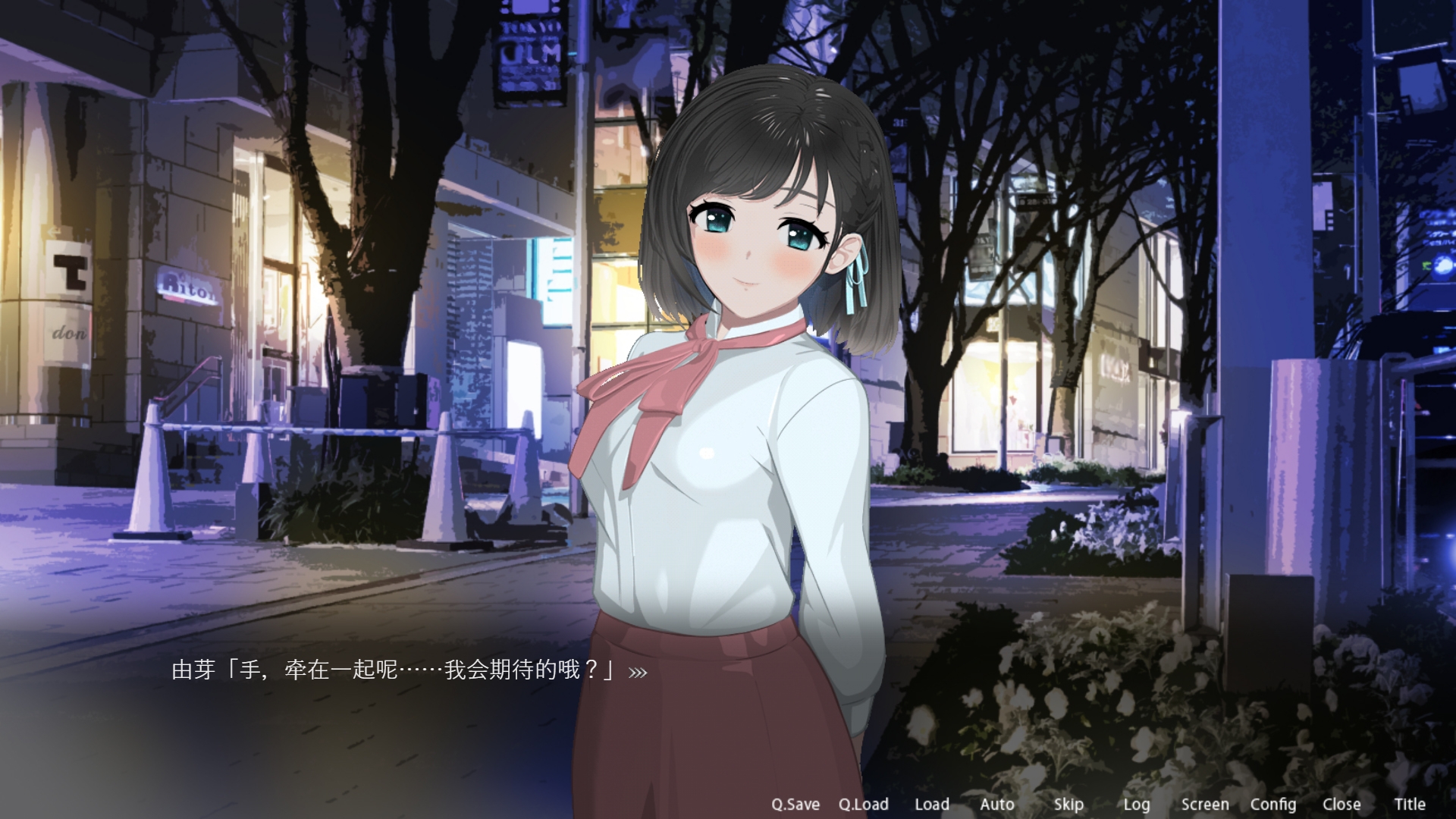Click Q.Load to quick load

coord(864,804)
